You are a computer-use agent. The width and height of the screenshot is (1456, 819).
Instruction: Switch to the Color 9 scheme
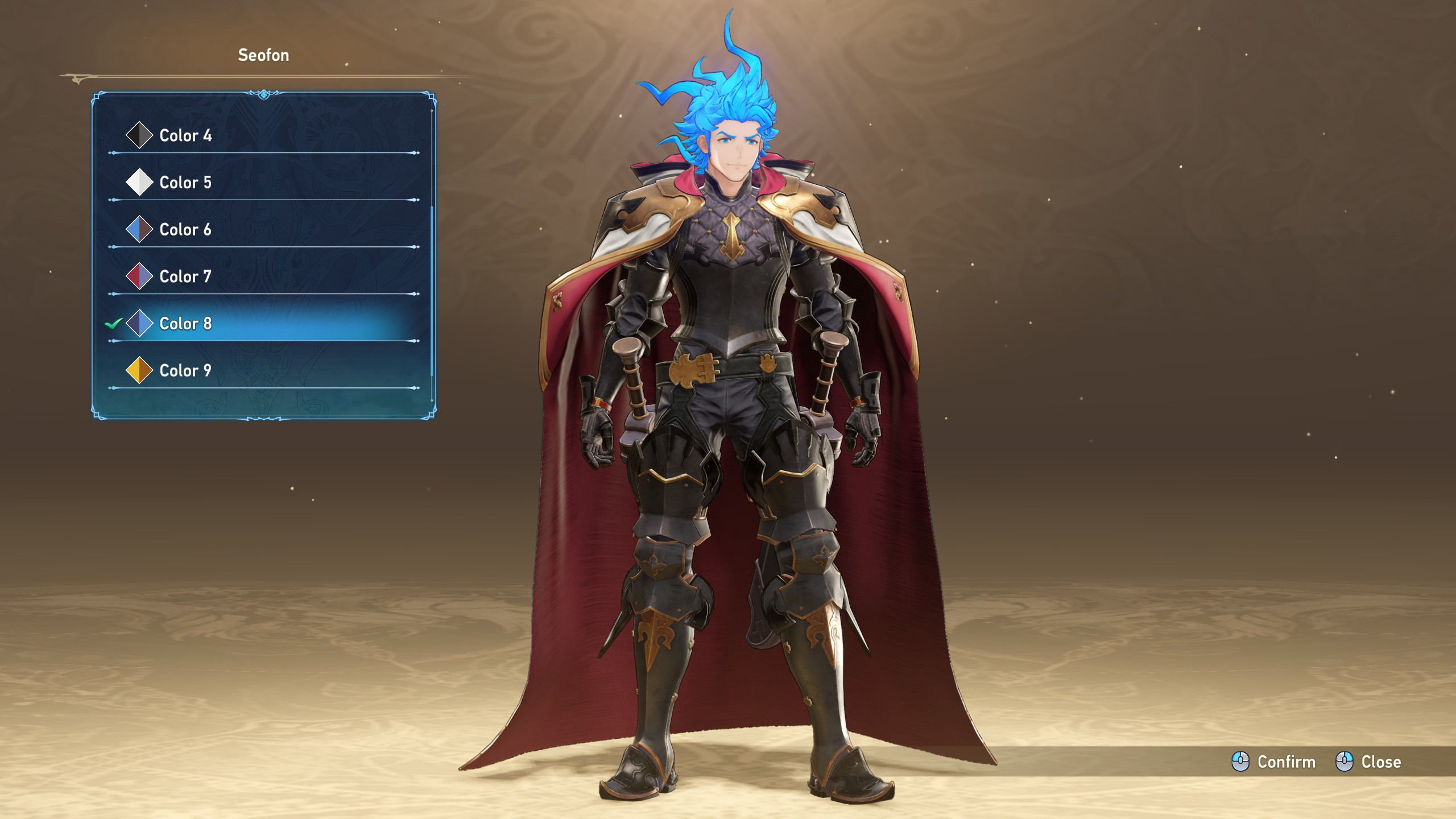point(185,371)
